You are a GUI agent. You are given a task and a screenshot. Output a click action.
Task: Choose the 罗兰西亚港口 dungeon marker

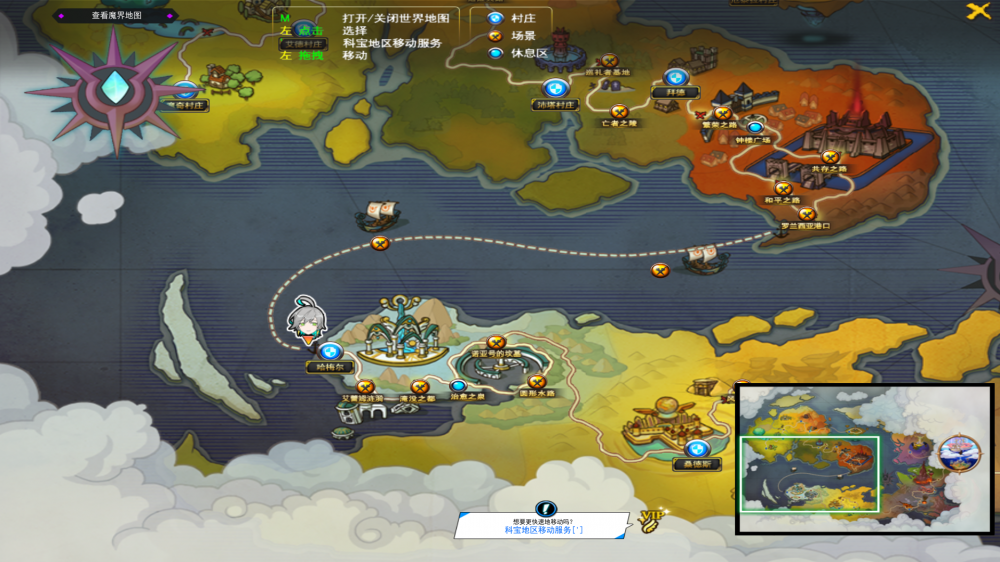[x=807, y=214]
